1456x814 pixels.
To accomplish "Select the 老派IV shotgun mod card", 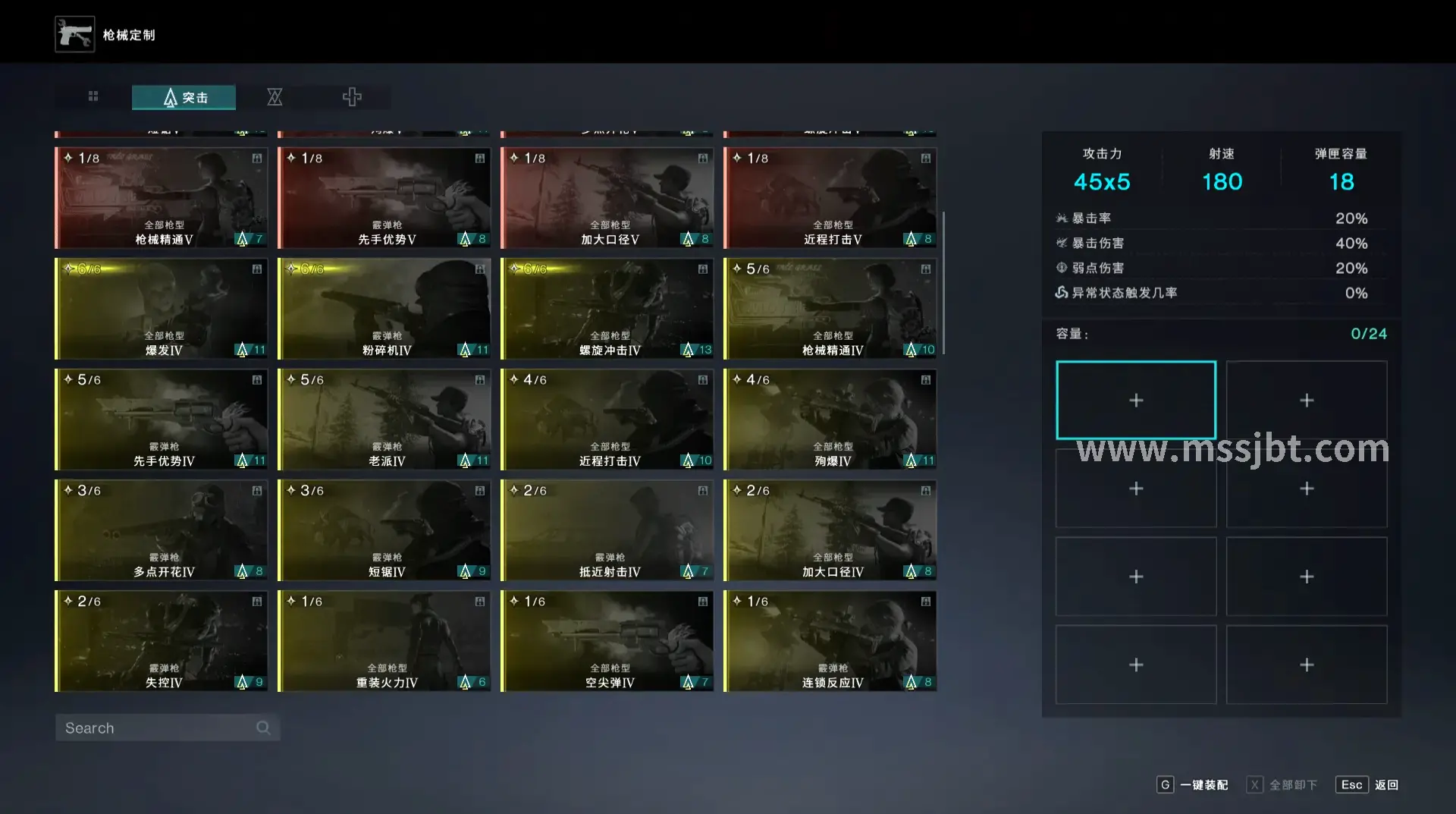I will click(x=384, y=420).
